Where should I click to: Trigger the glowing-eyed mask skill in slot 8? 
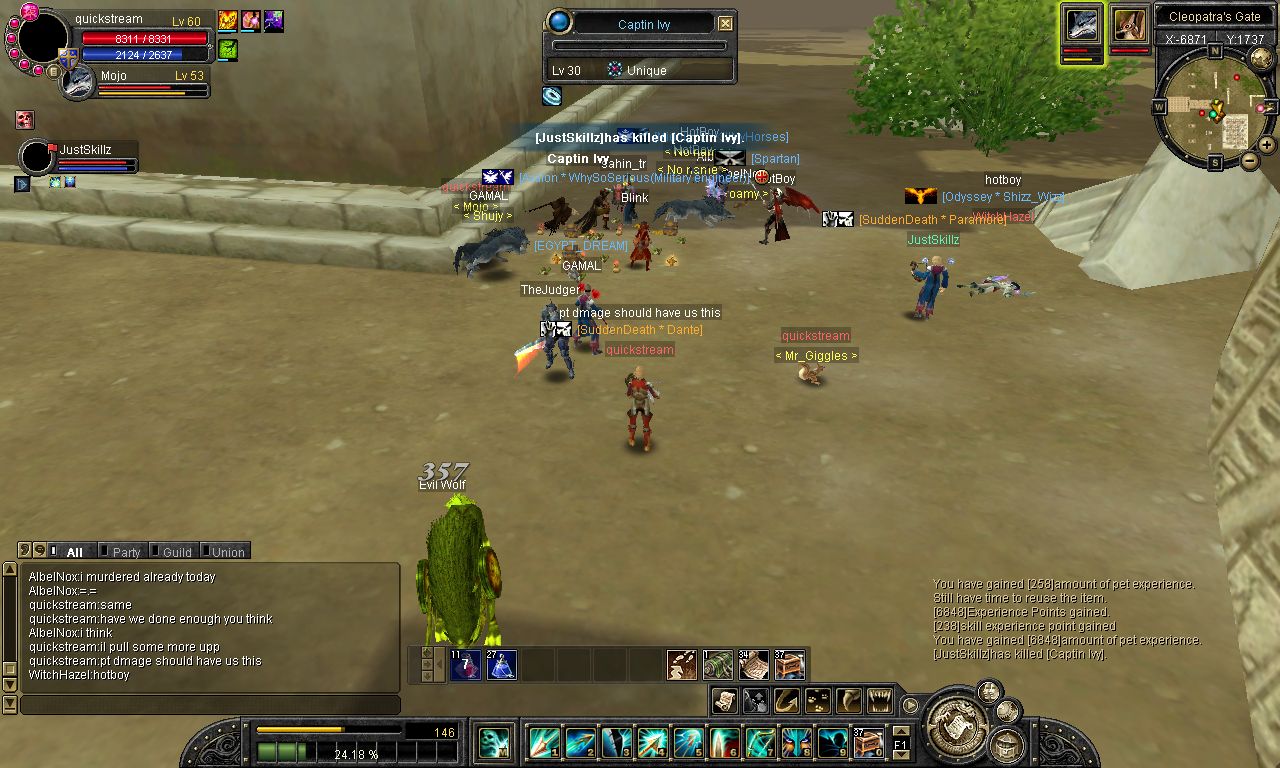(x=796, y=743)
